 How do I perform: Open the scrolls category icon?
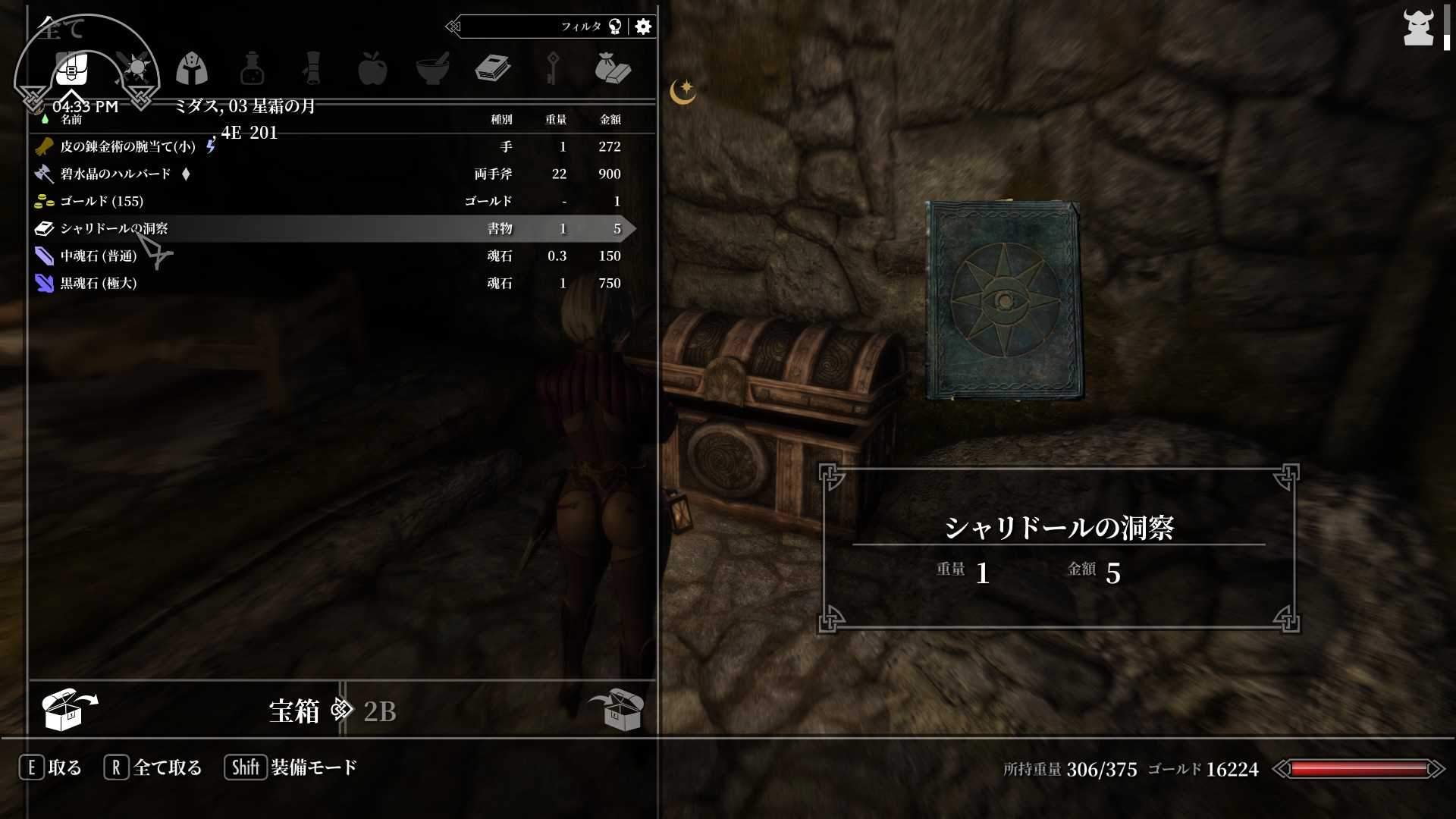click(x=312, y=68)
